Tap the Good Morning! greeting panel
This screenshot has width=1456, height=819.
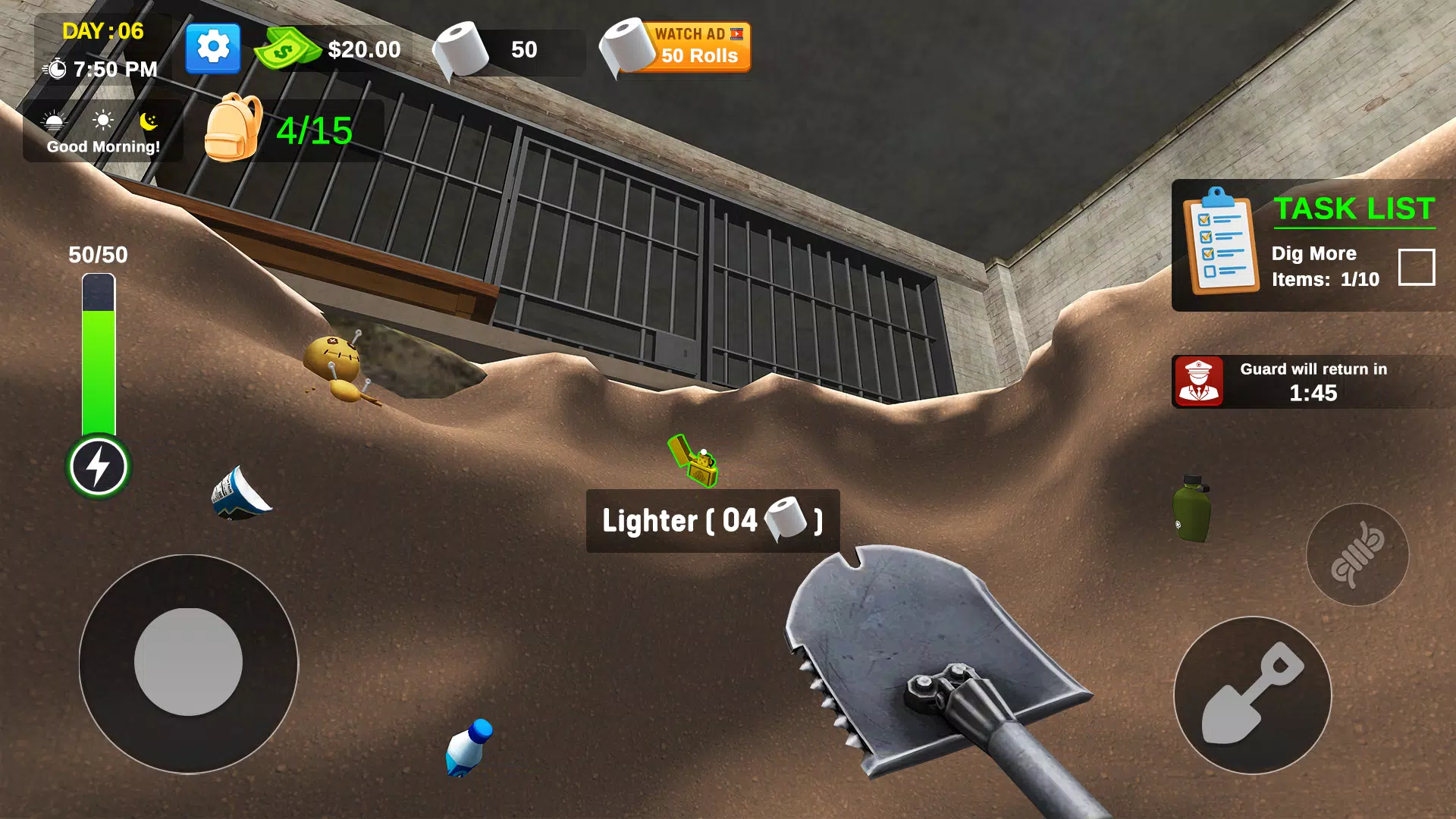102,146
